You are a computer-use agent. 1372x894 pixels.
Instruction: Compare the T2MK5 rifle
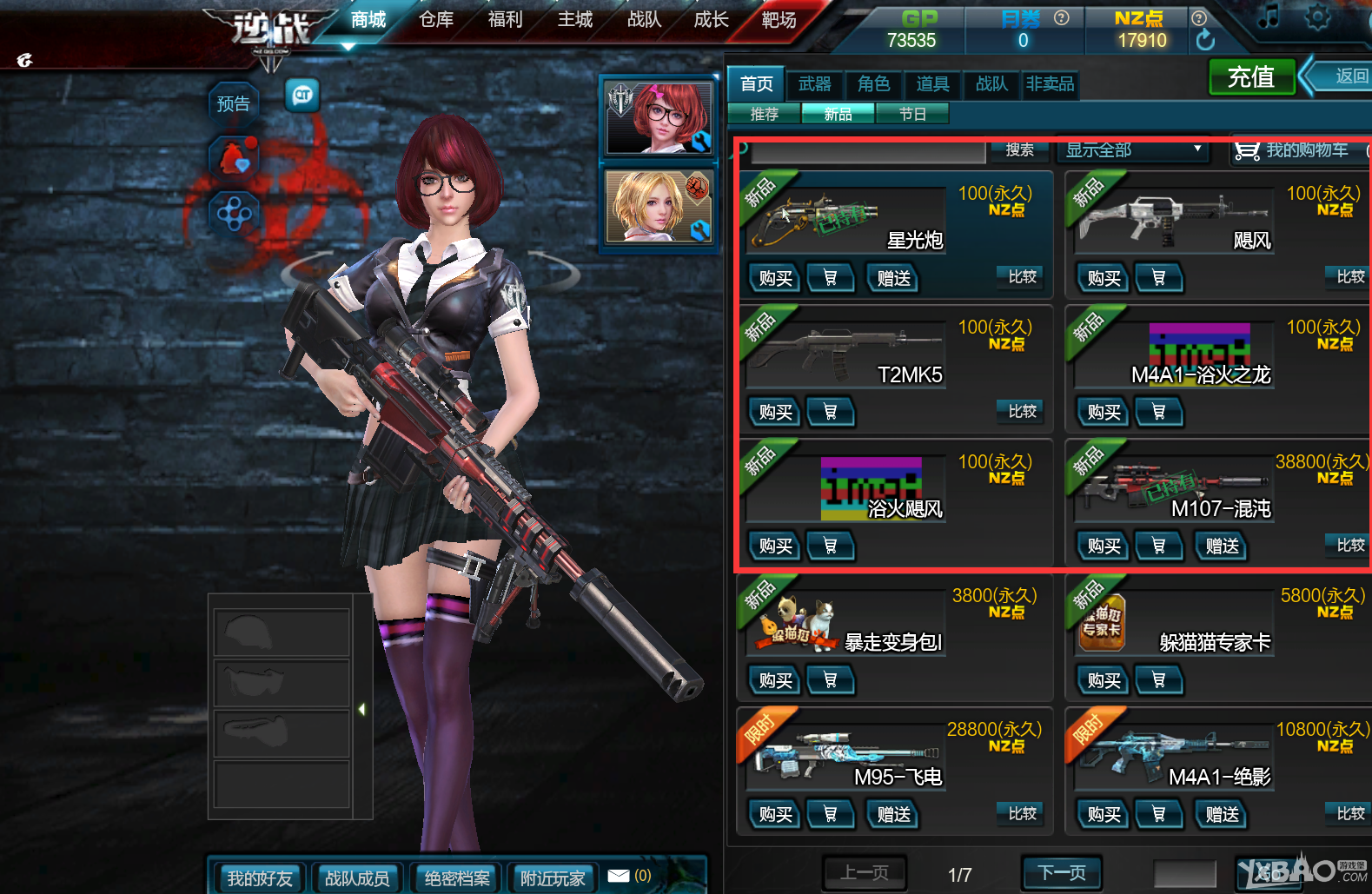pos(1022,411)
